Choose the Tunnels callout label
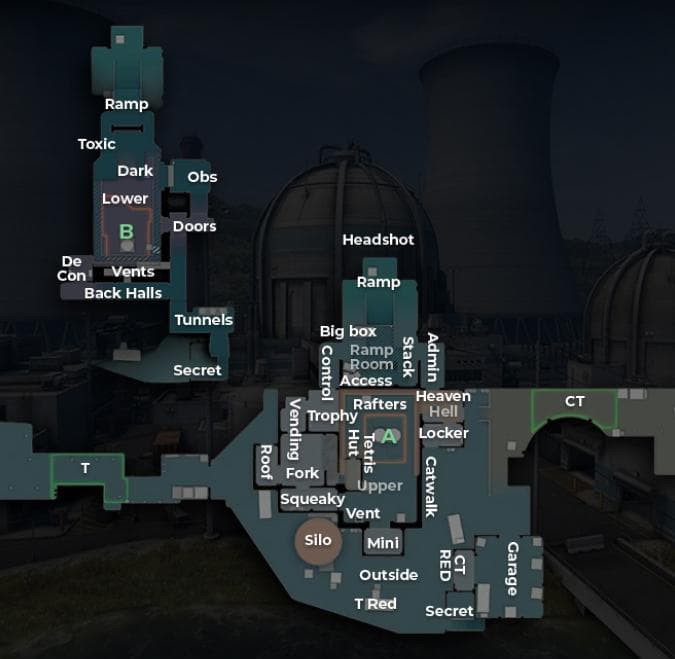Screen dimensions: 675x659 (x=203, y=320)
